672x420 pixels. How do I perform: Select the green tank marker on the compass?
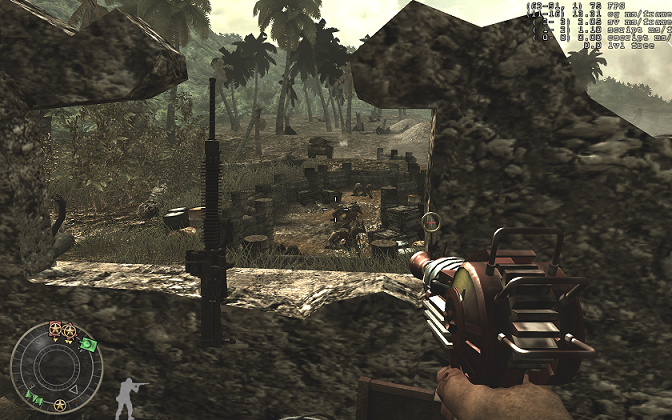point(90,345)
